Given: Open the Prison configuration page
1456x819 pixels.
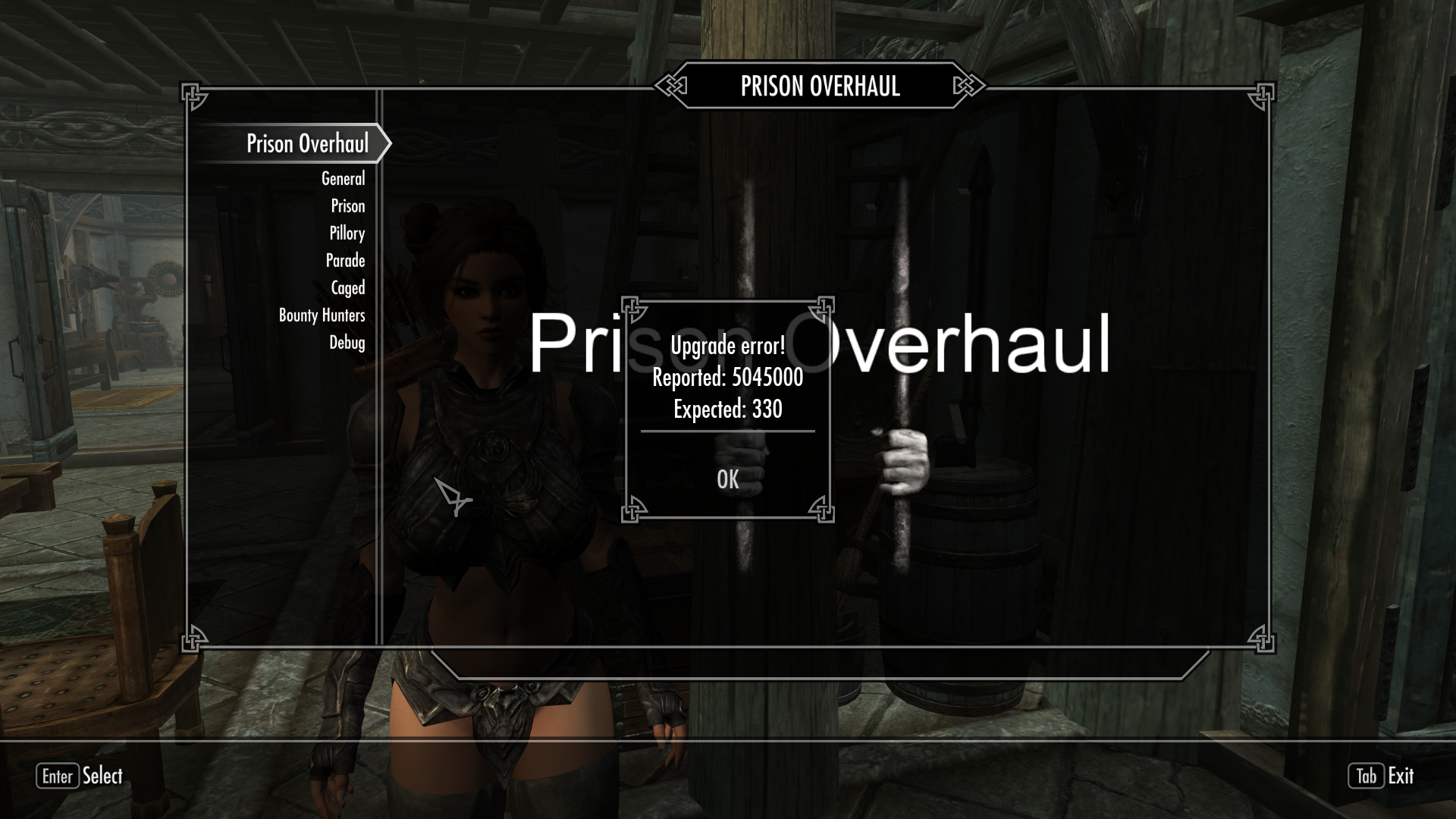Looking at the screenshot, I should click(348, 206).
